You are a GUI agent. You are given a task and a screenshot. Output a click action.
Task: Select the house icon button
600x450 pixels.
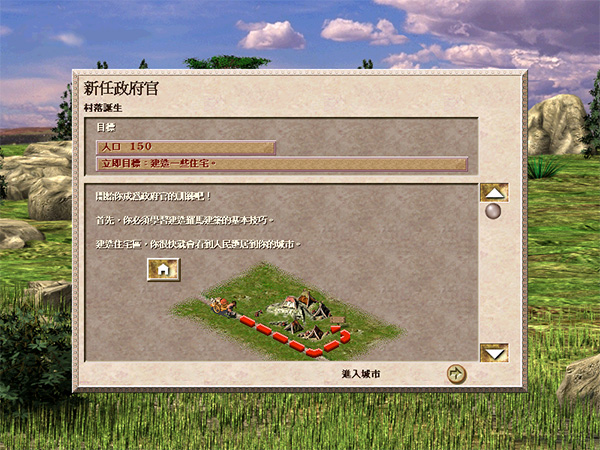click(163, 269)
